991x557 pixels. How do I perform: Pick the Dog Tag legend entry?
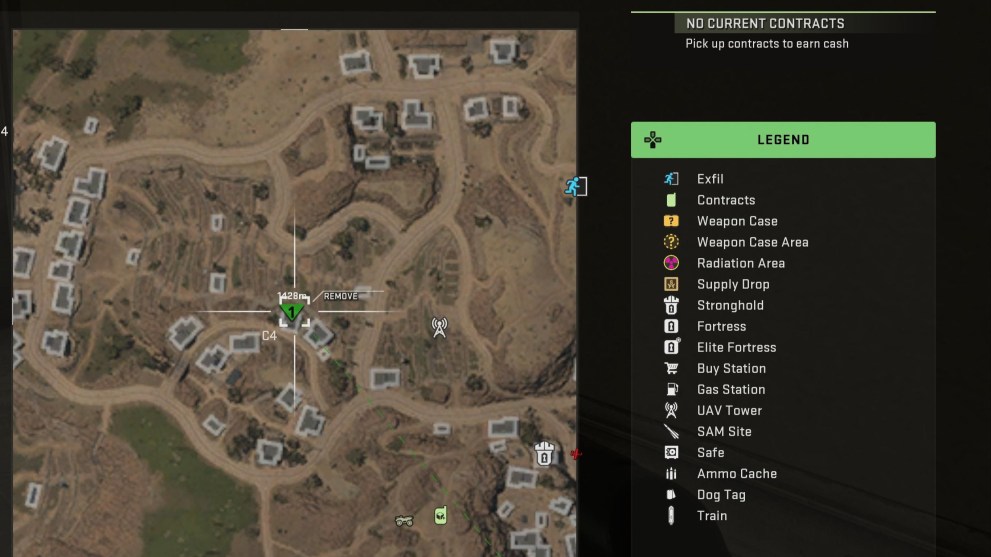tap(720, 494)
